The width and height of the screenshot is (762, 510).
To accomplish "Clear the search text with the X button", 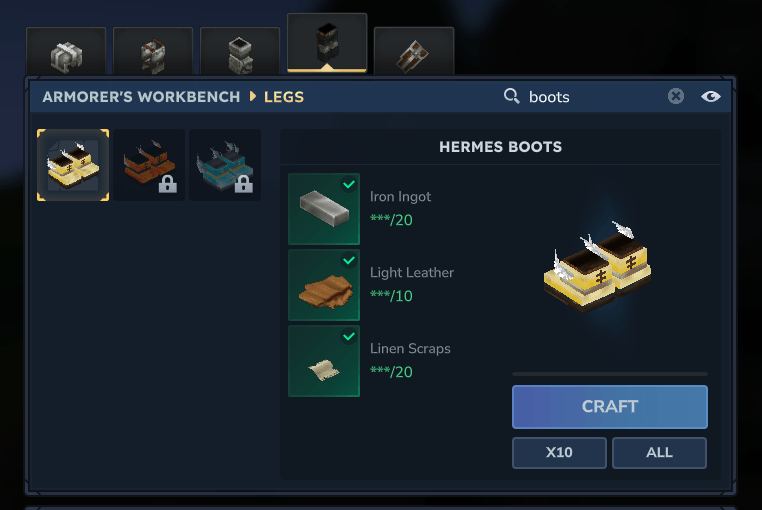I will (x=676, y=96).
